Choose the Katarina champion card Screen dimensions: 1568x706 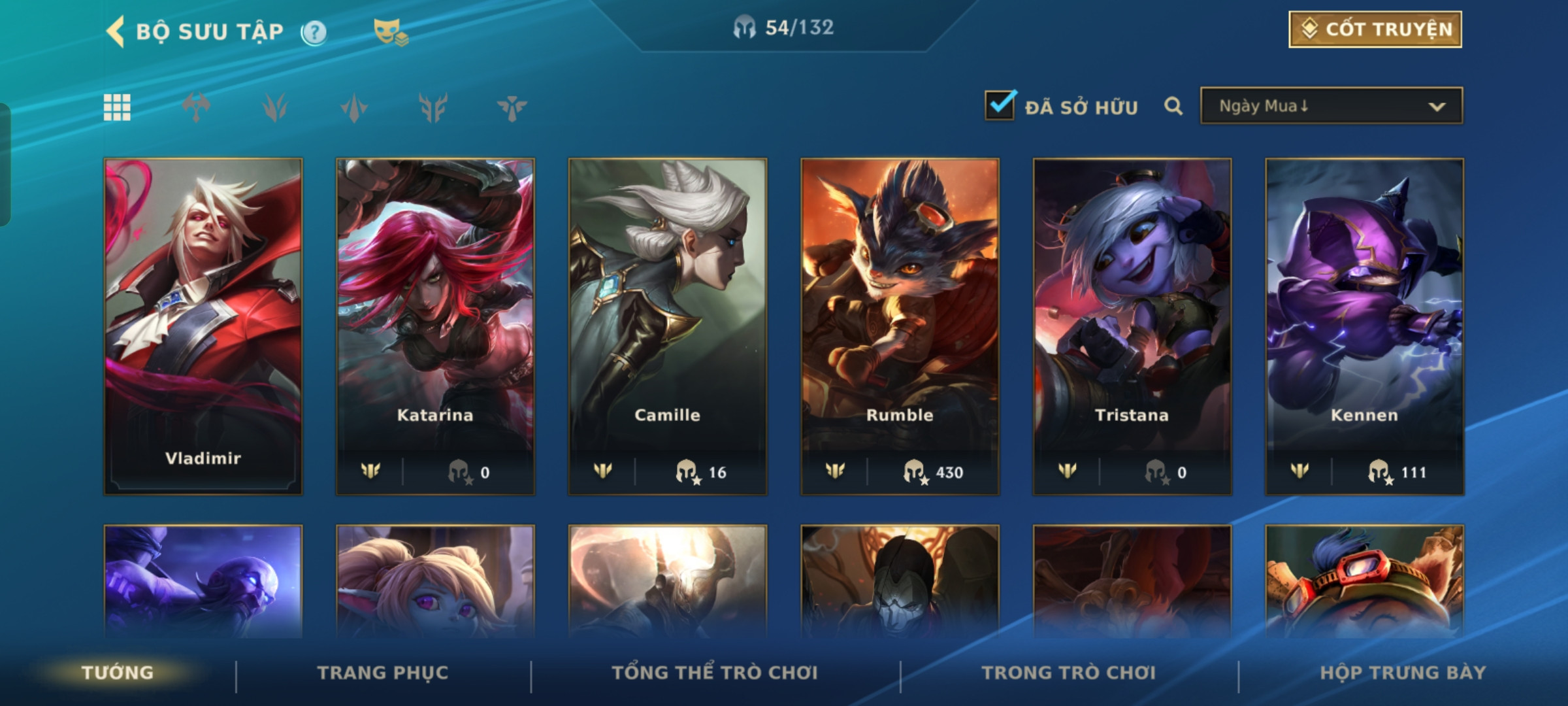[x=435, y=326]
